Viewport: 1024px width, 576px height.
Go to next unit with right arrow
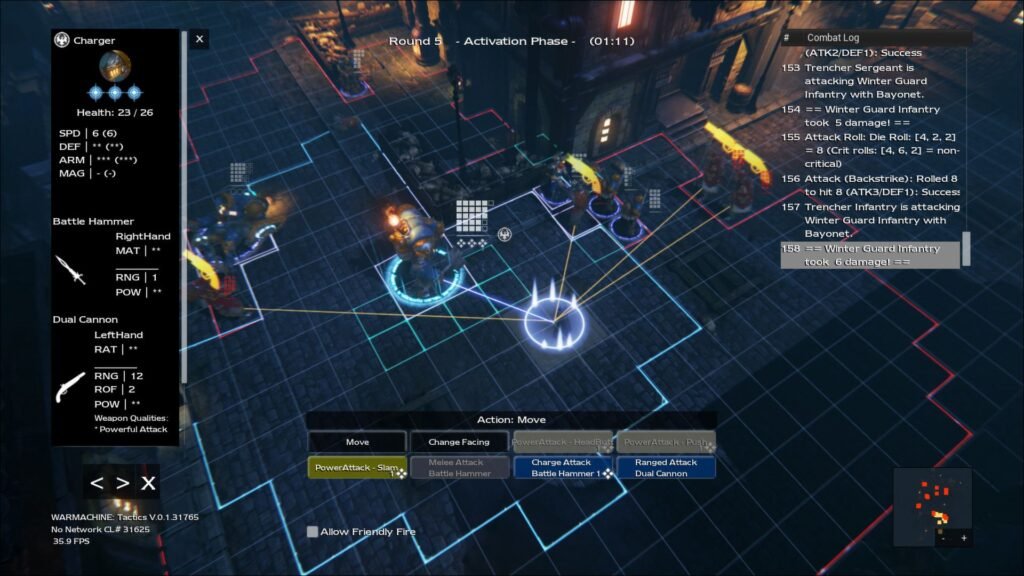point(122,484)
